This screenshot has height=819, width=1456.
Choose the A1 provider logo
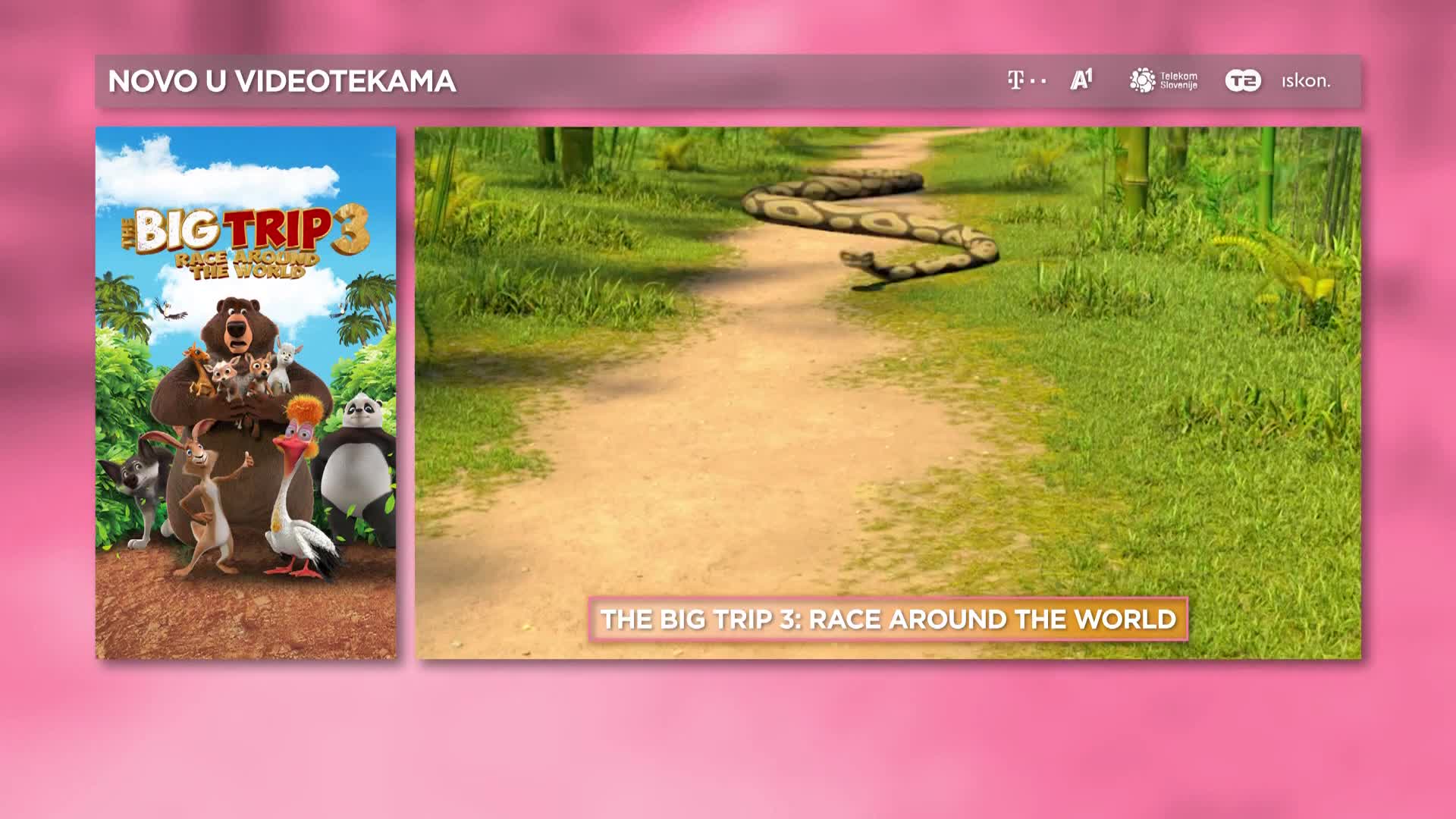coord(1081,80)
